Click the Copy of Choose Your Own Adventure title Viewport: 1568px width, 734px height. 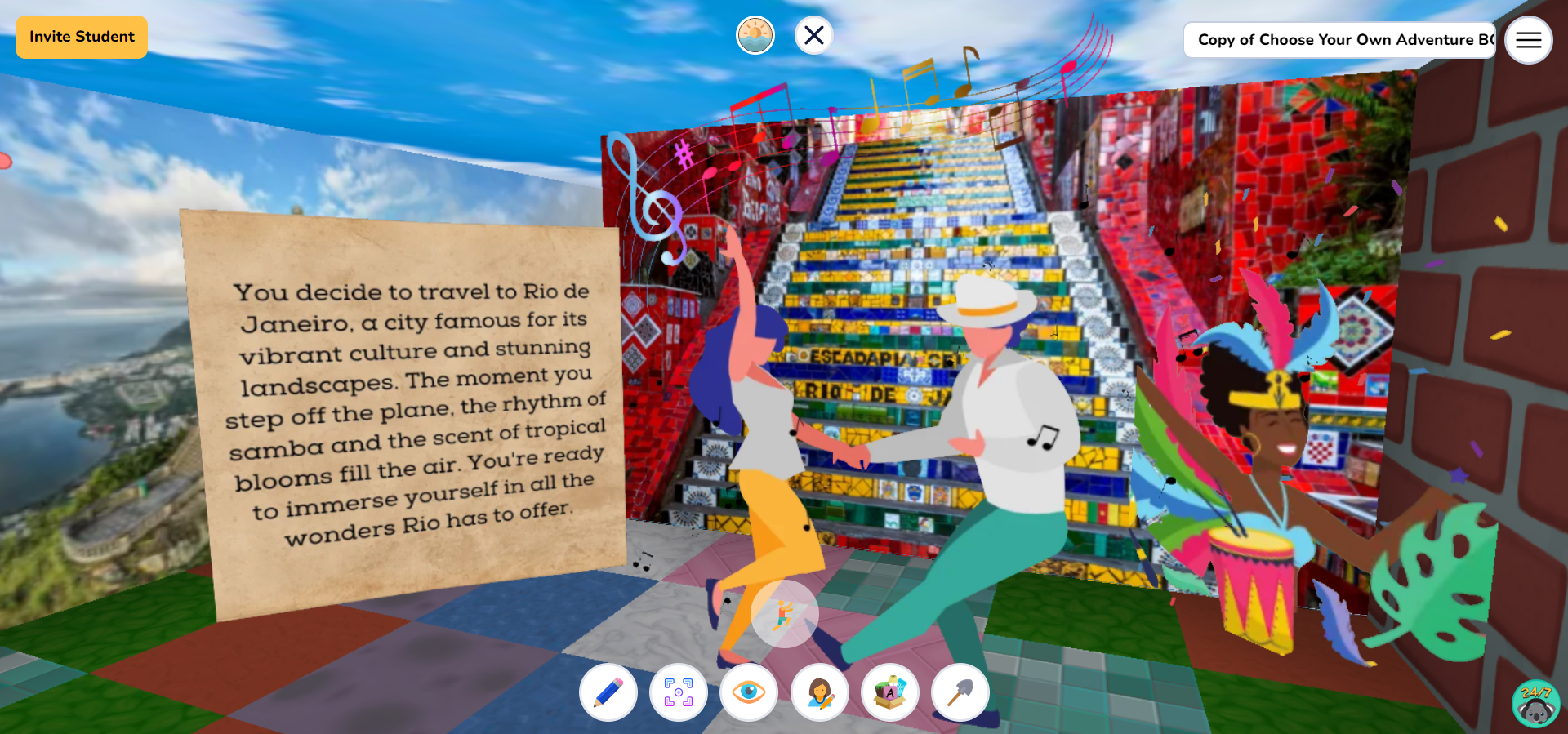pyautogui.click(x=1339, y=38)
